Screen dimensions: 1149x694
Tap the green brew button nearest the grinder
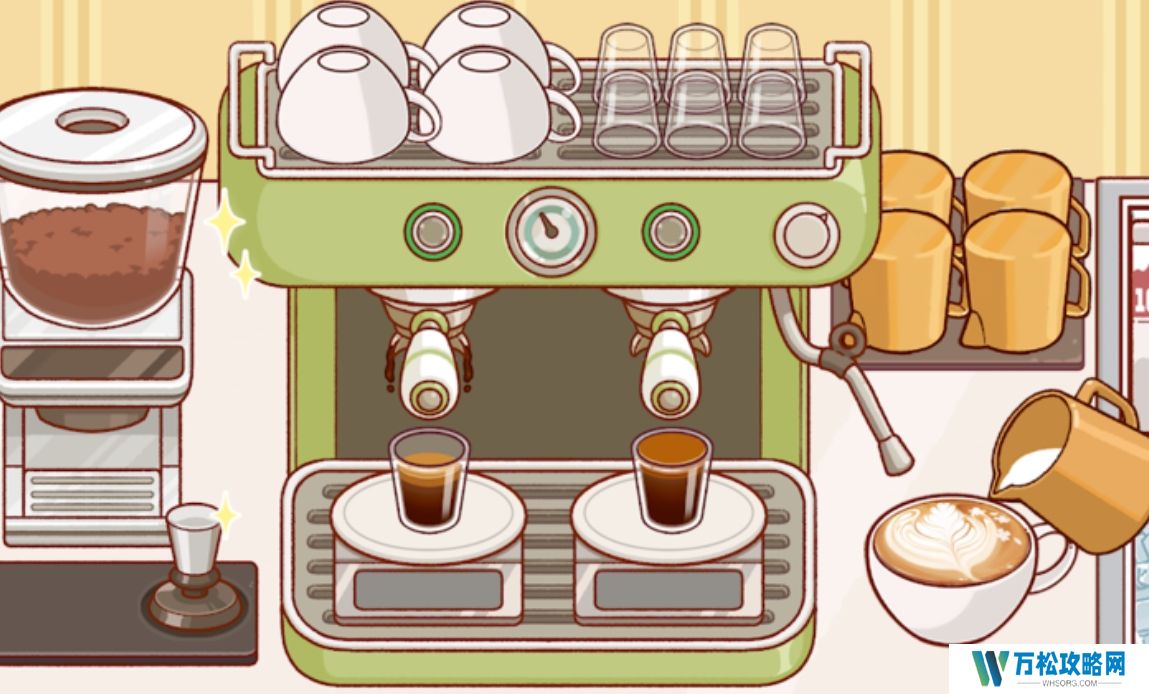coord(432,231)
